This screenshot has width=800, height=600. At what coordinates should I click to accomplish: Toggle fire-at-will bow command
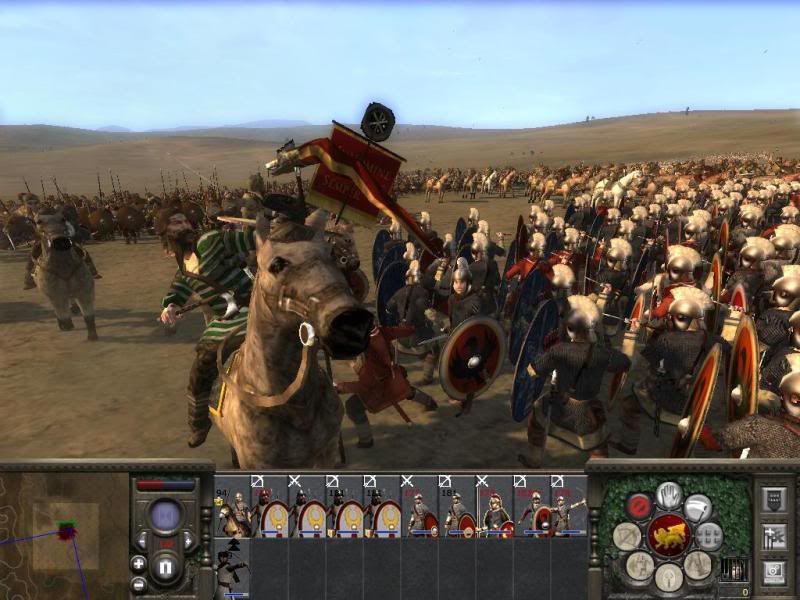coord(628,535)
